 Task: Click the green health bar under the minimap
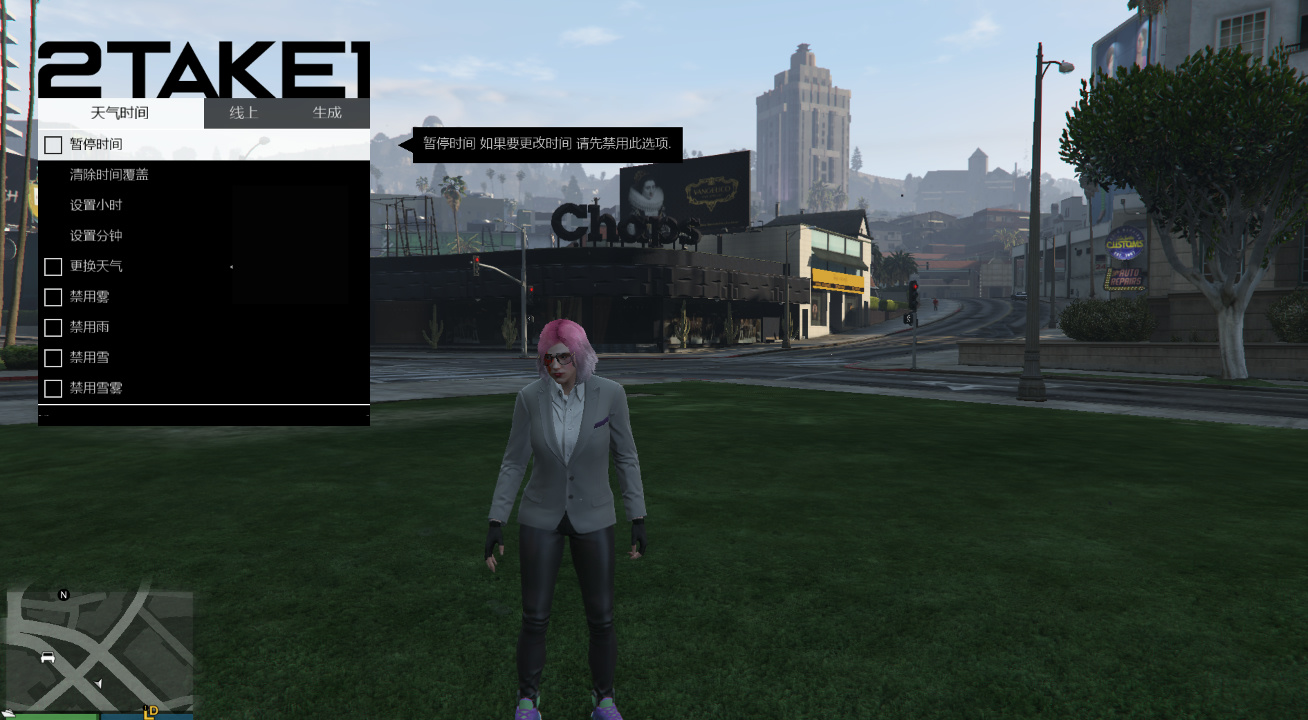(x=55, y=717)
